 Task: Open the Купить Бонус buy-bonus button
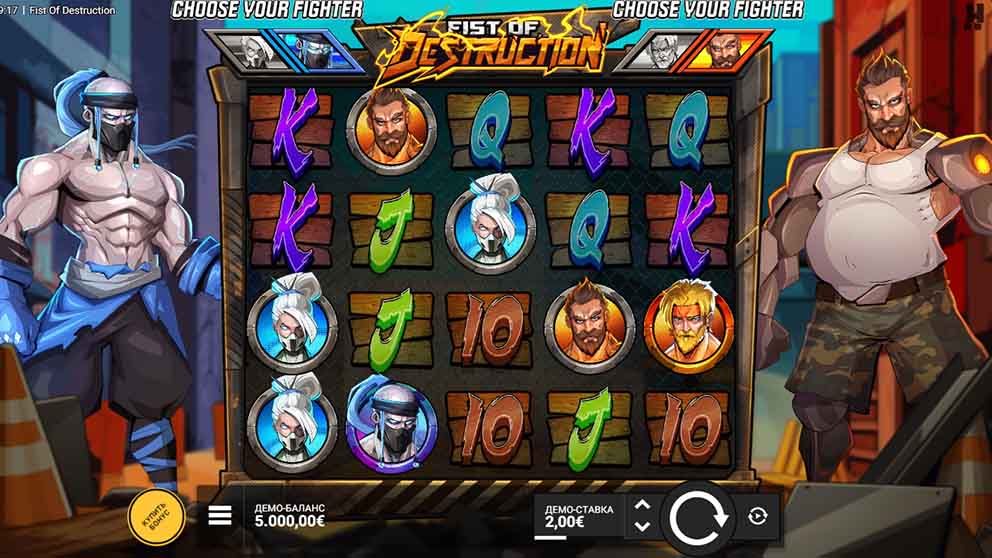click(x=156, y=517)
